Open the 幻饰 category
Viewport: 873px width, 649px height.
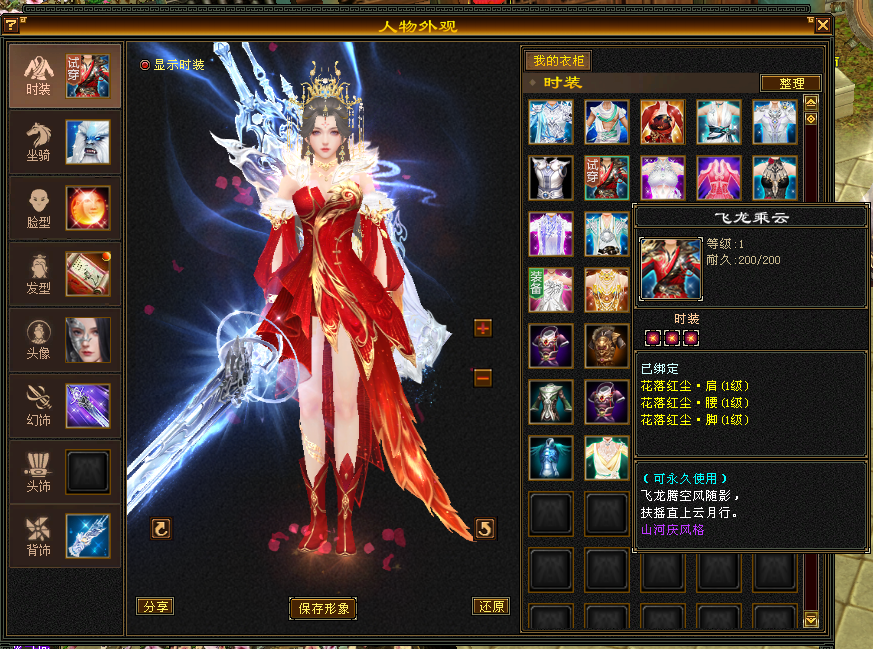(65, 406)
